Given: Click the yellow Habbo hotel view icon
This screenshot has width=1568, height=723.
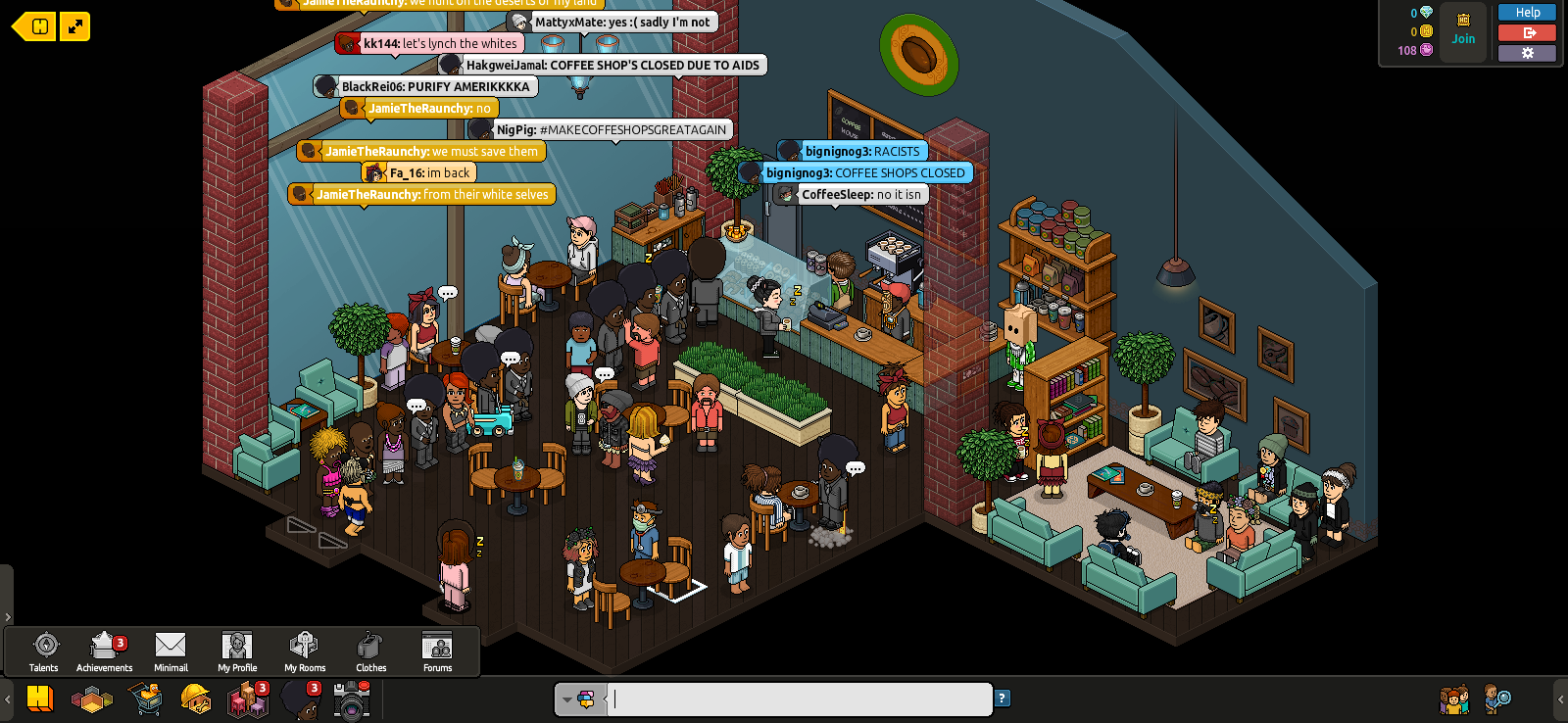Looking at the screenshot, I should tap(40, 699).
